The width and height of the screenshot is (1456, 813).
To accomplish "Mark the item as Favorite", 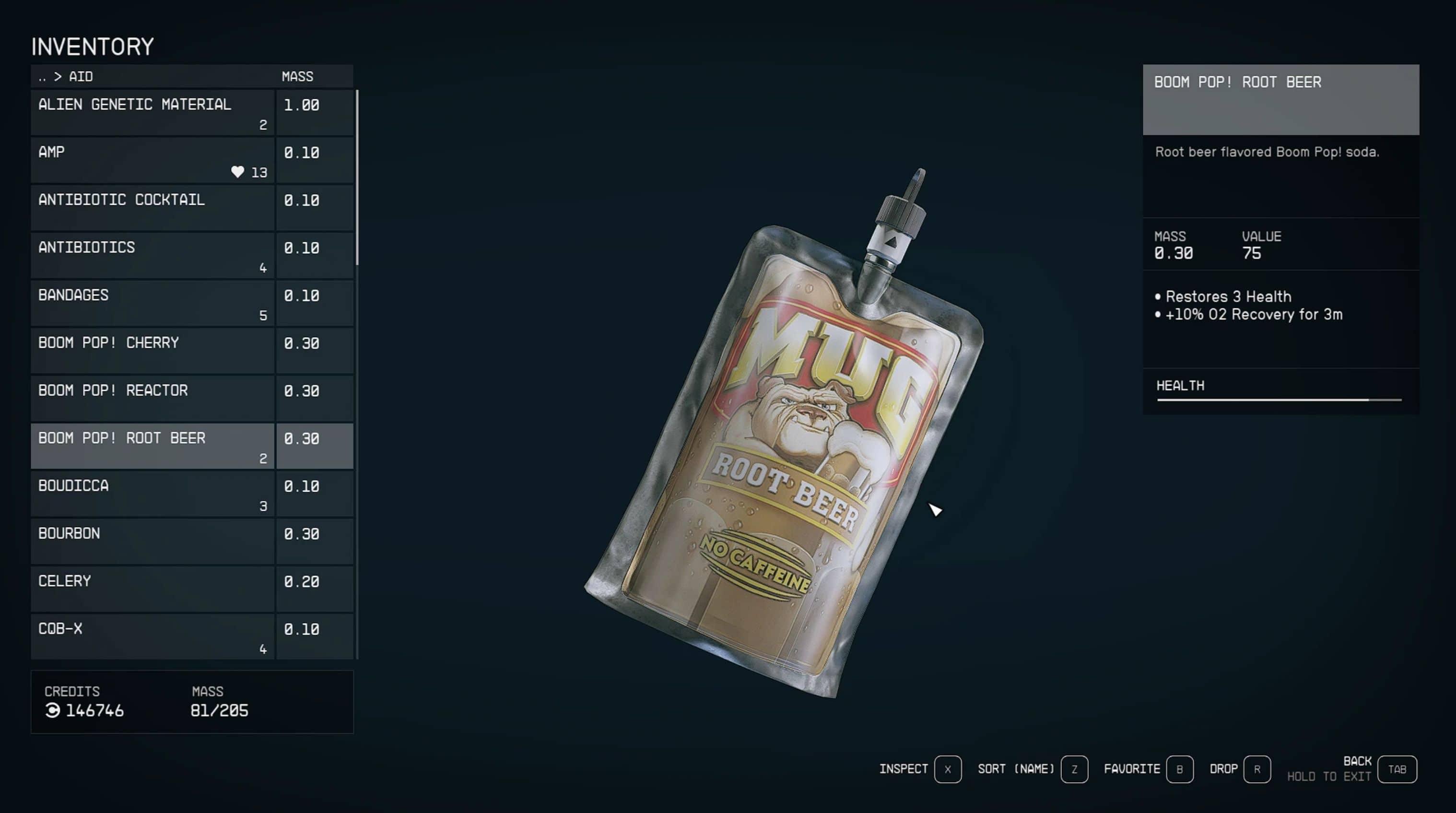I will click(1179, 769).
